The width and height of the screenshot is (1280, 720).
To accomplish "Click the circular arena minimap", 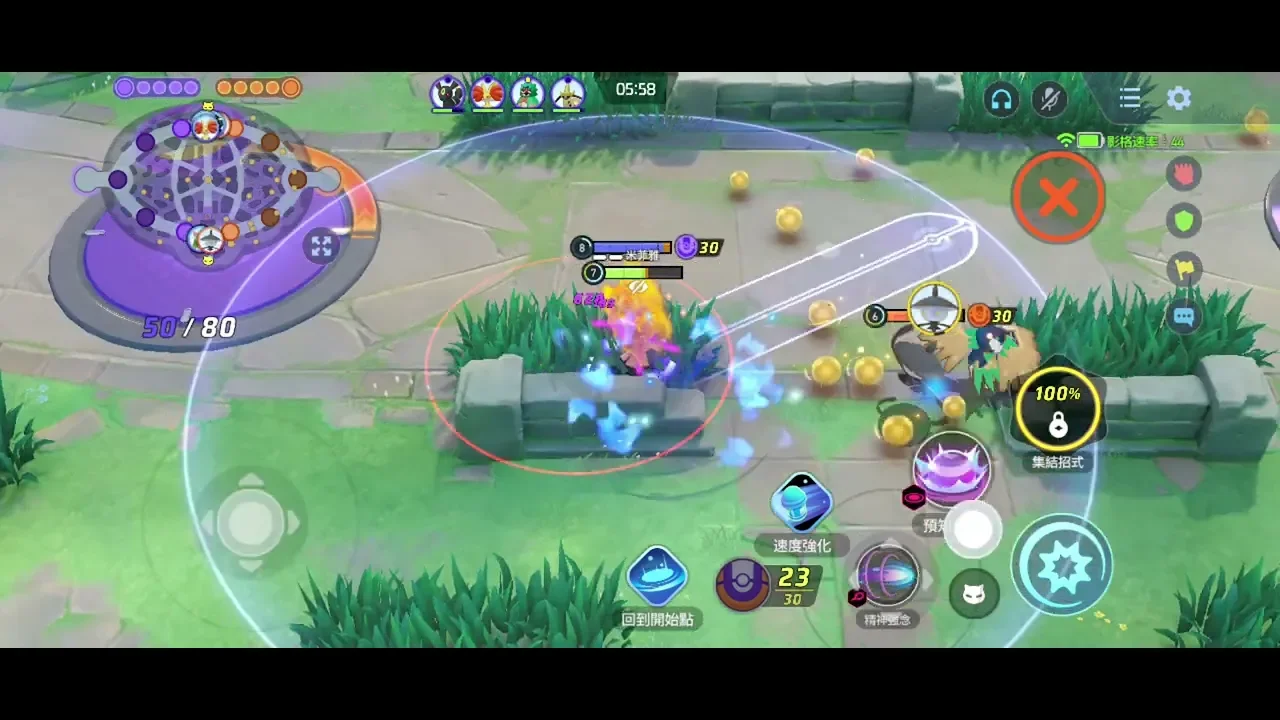I will pyautogui.click(x=208, y=183).
